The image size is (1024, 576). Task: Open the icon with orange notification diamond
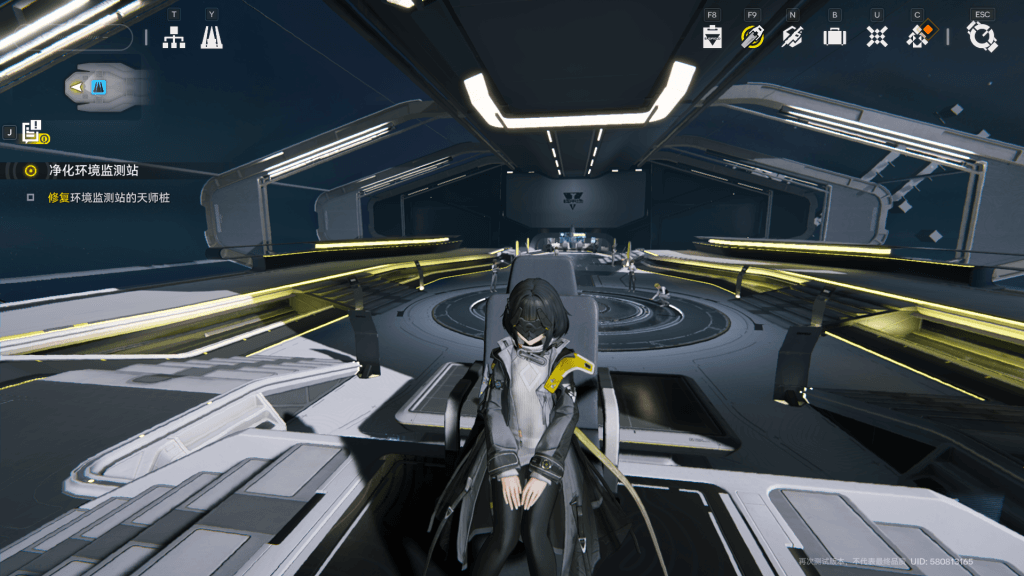click(919, 36)
